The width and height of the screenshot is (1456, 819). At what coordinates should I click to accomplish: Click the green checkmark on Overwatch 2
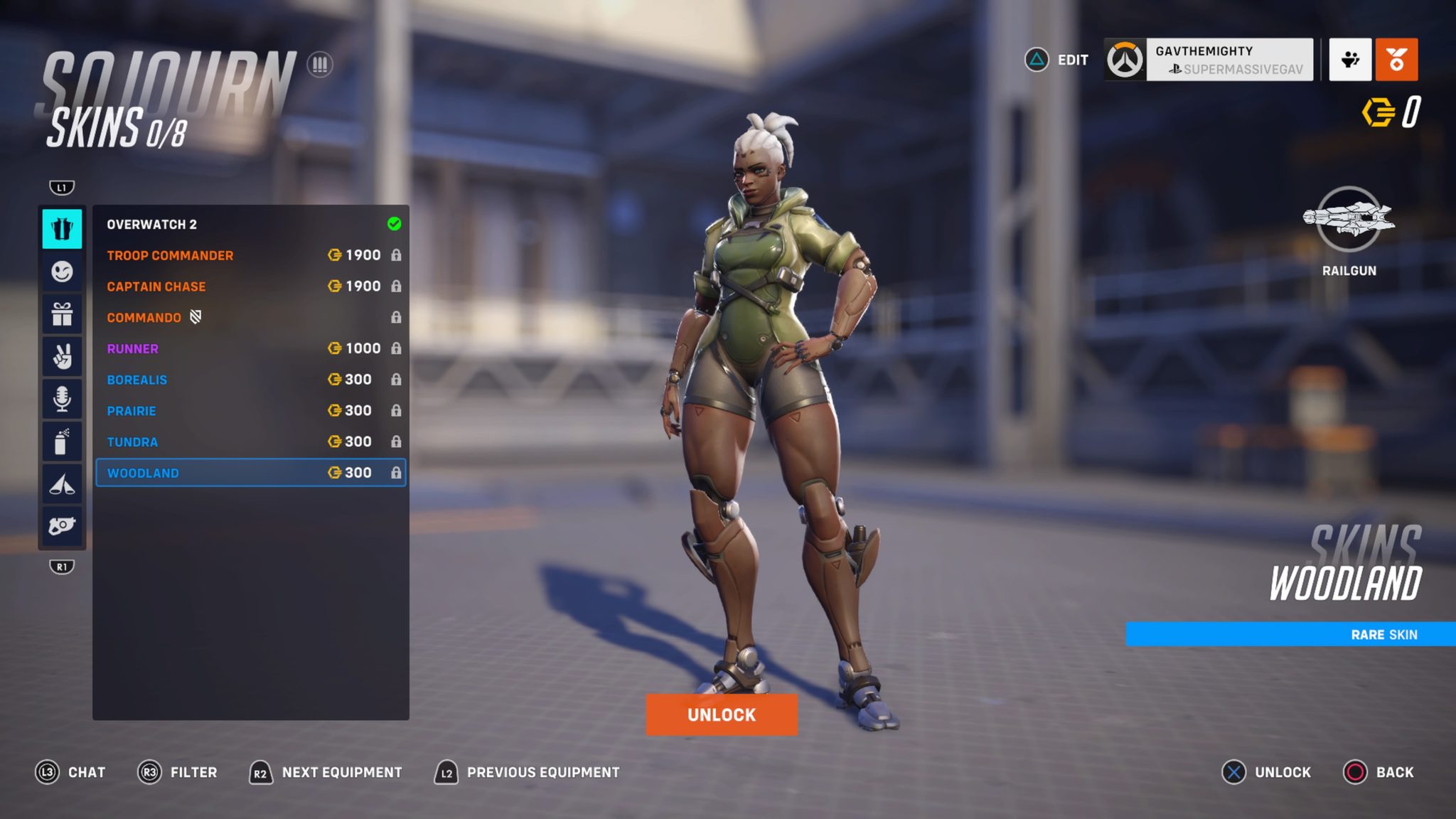point(392,224)
